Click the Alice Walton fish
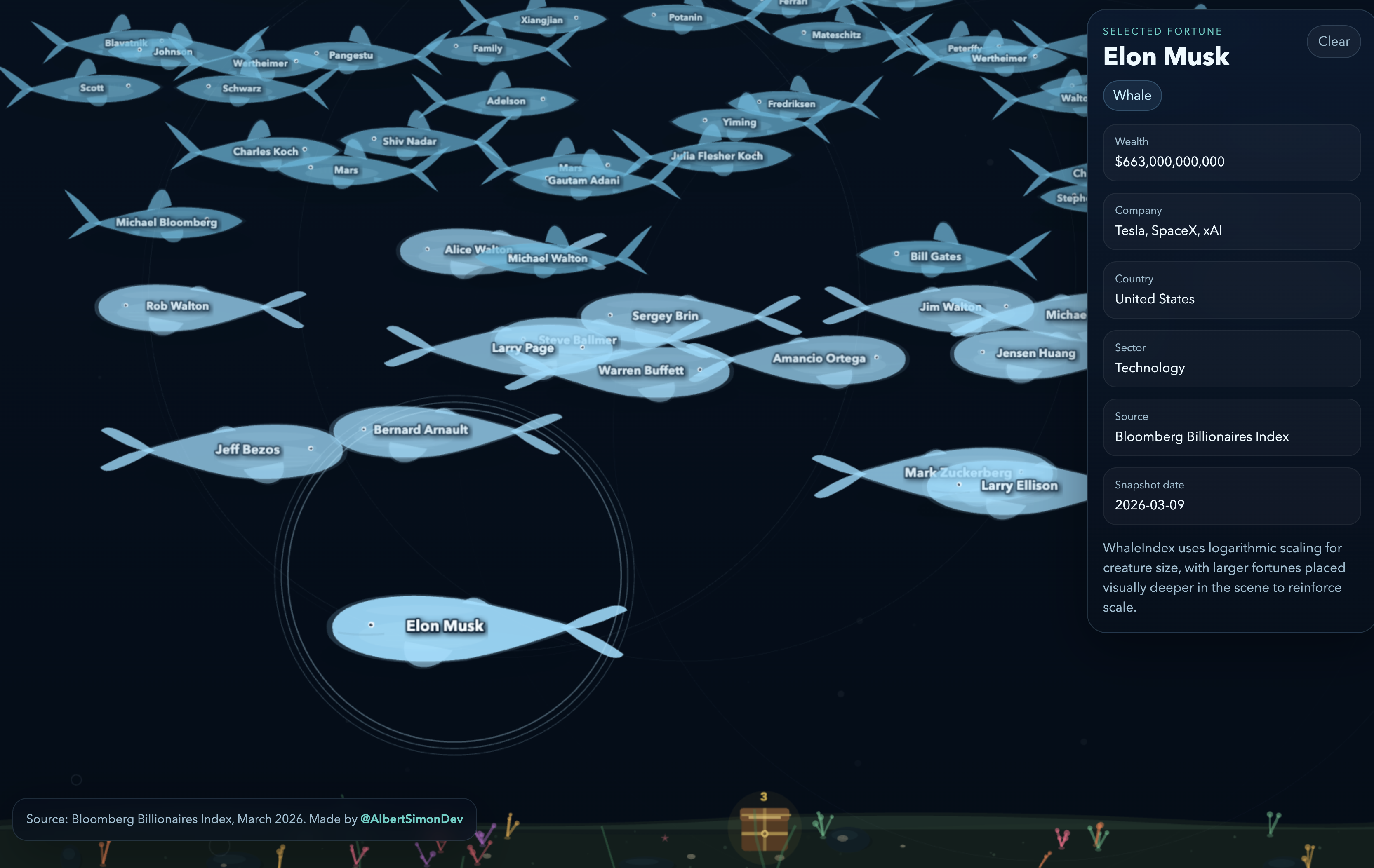 (478, 250)
